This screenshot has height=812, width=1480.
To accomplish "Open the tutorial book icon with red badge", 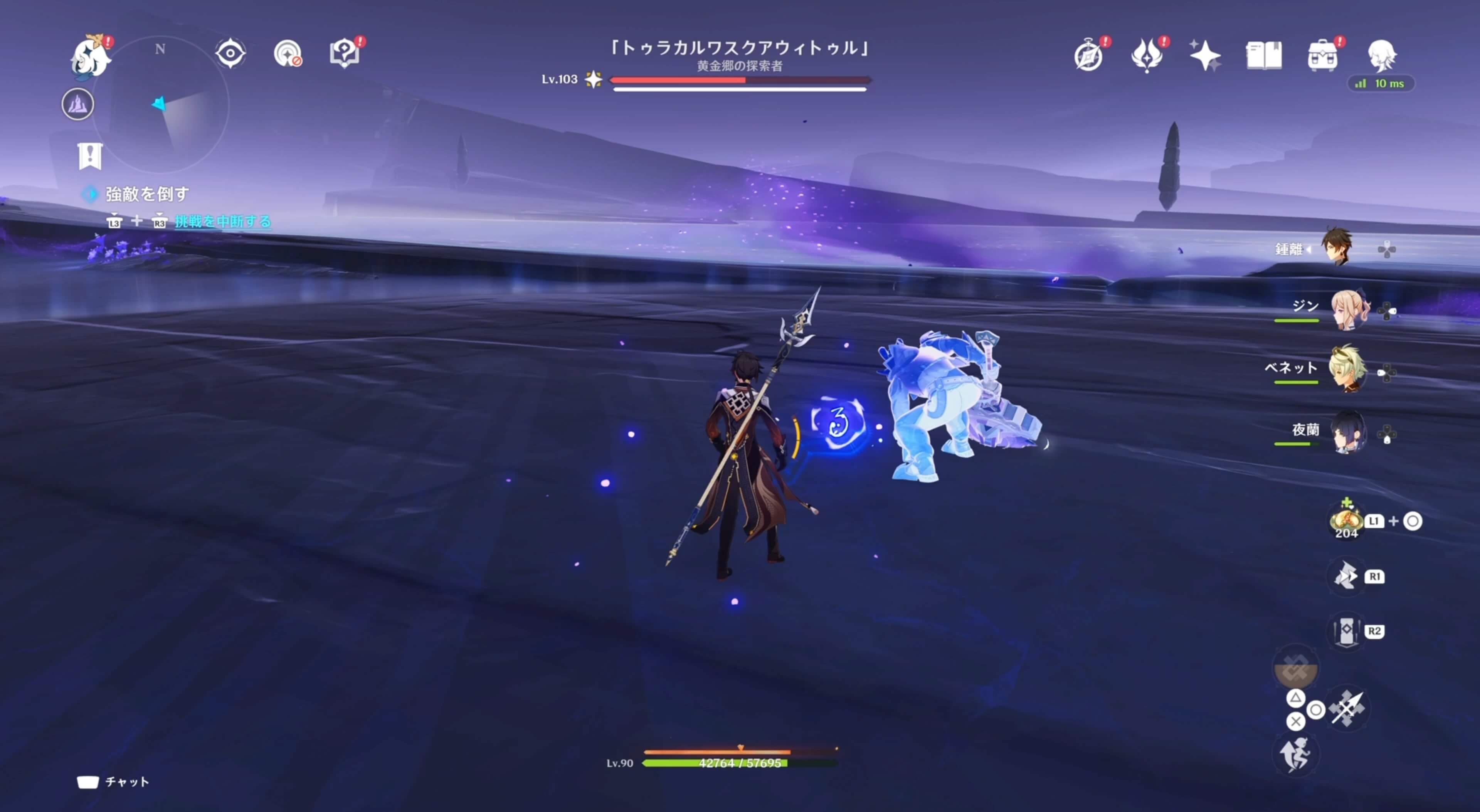I will (x=345, y=53).
